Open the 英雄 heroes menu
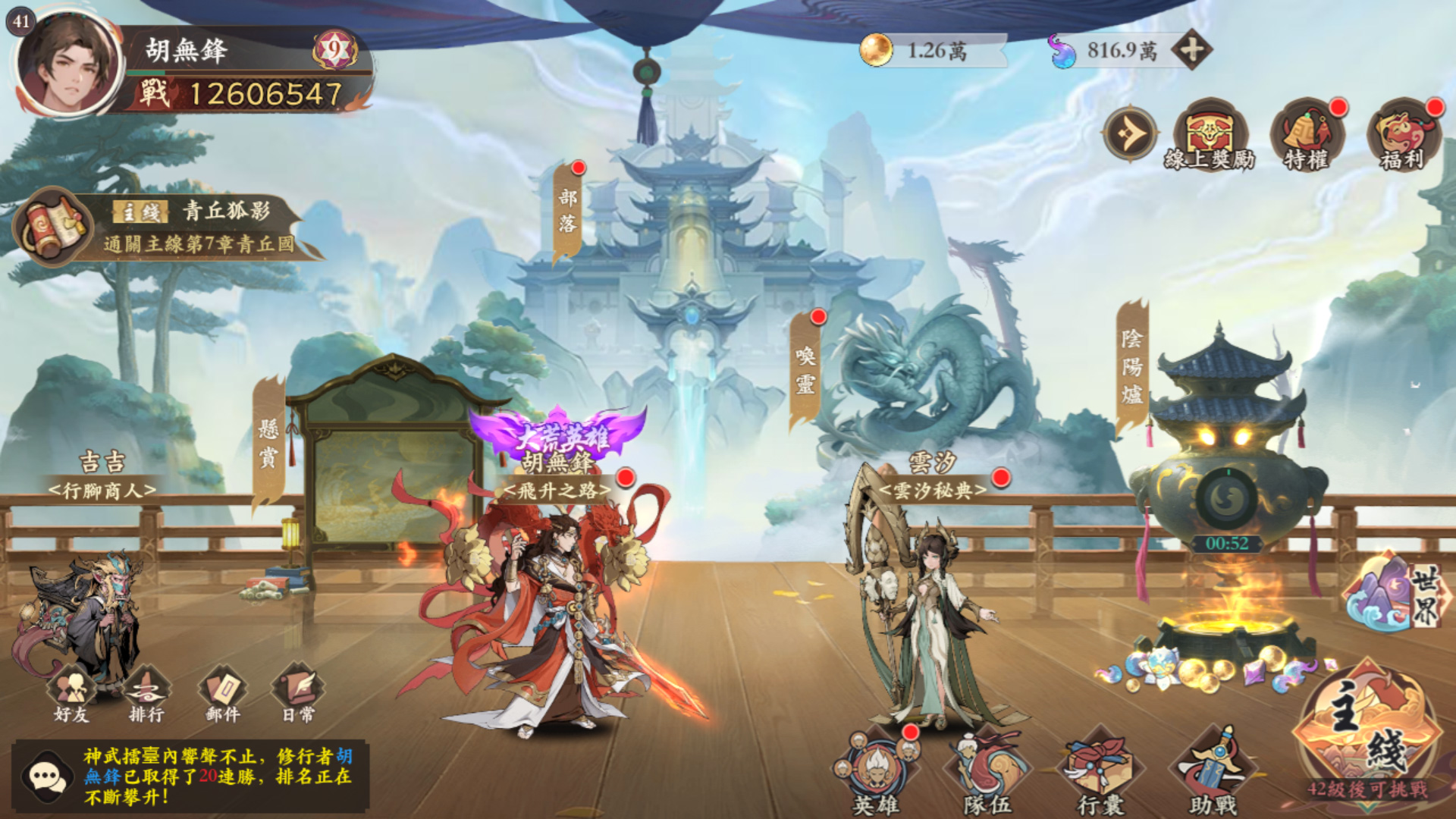Screen dimensions: 1456x819 coord(876,770)
